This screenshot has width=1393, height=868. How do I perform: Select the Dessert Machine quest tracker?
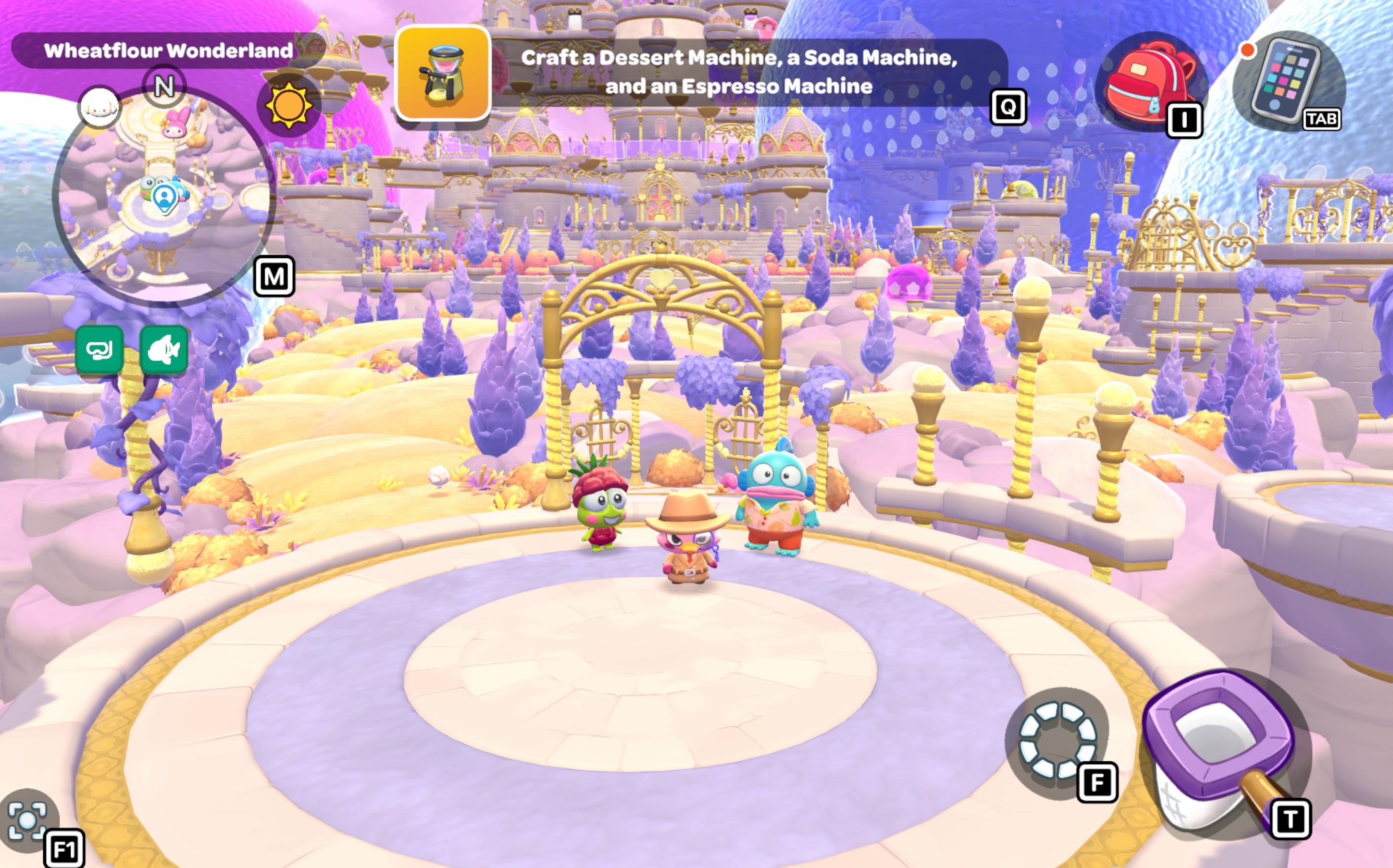point(443,72)
